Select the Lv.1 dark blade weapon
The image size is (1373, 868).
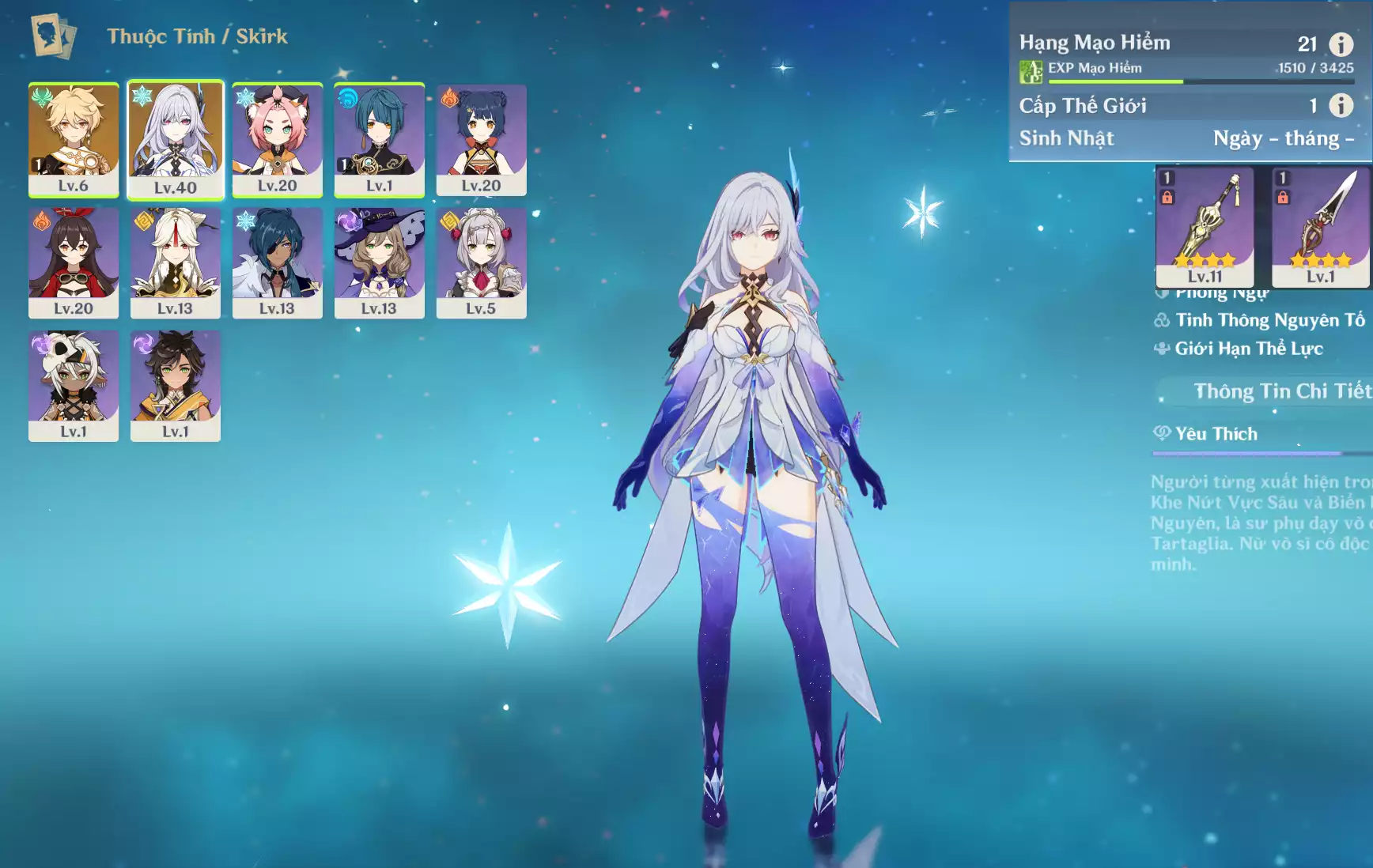pyautogui.click(x=1320, y=226)
